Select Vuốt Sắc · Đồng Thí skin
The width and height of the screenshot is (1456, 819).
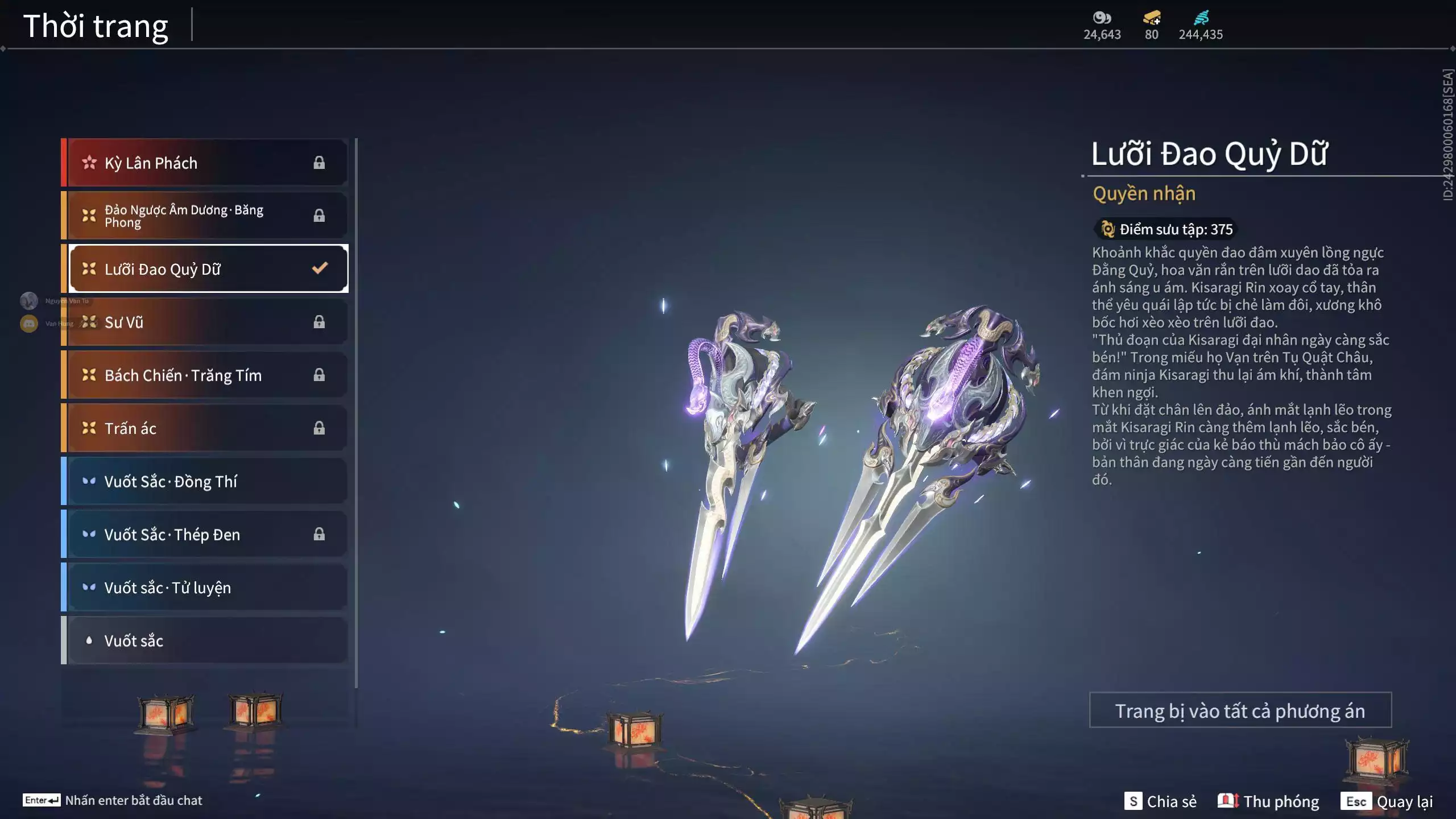[205, 481]
